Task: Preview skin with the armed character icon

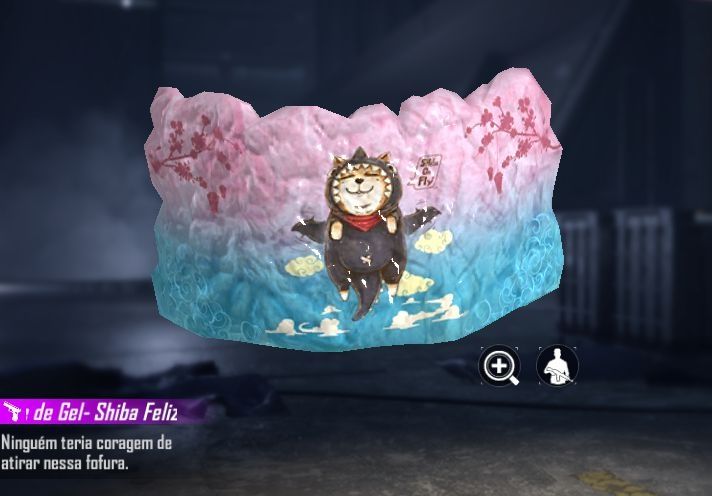Action: click(557, 366)
